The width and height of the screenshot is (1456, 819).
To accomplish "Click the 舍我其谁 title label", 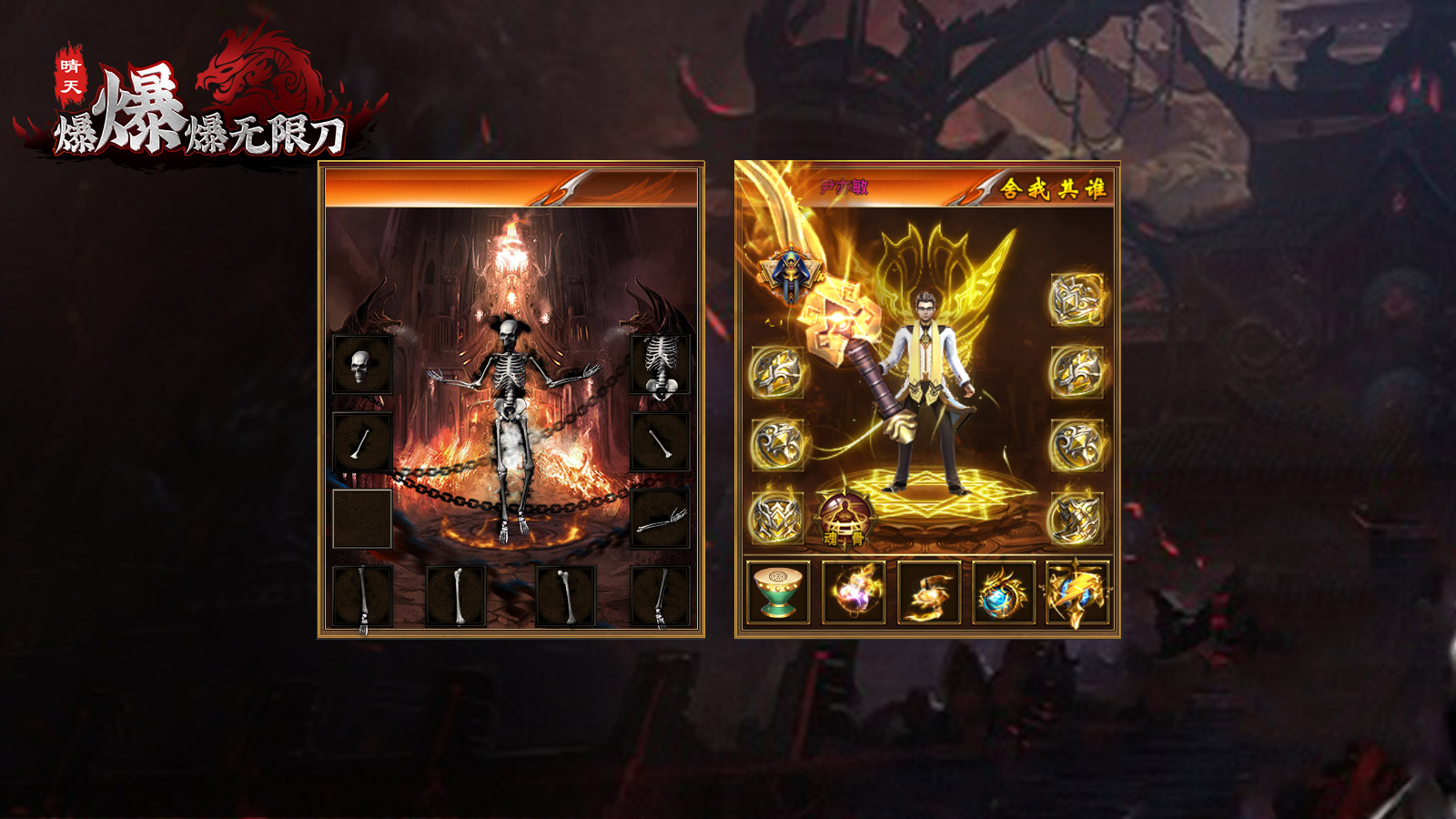I will tap(1053, 188).
